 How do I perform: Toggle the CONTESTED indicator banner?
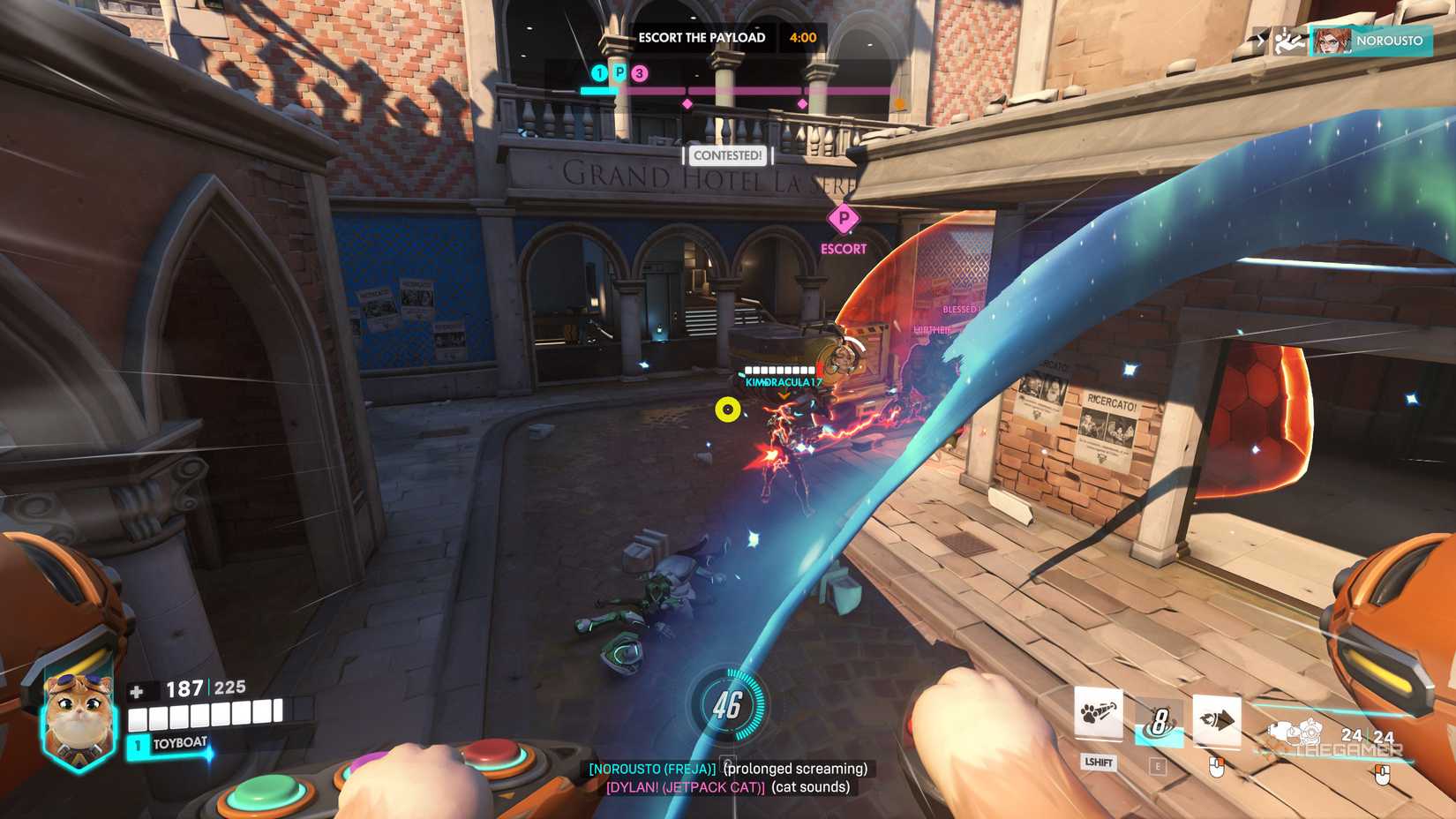[x=727, y=156]
